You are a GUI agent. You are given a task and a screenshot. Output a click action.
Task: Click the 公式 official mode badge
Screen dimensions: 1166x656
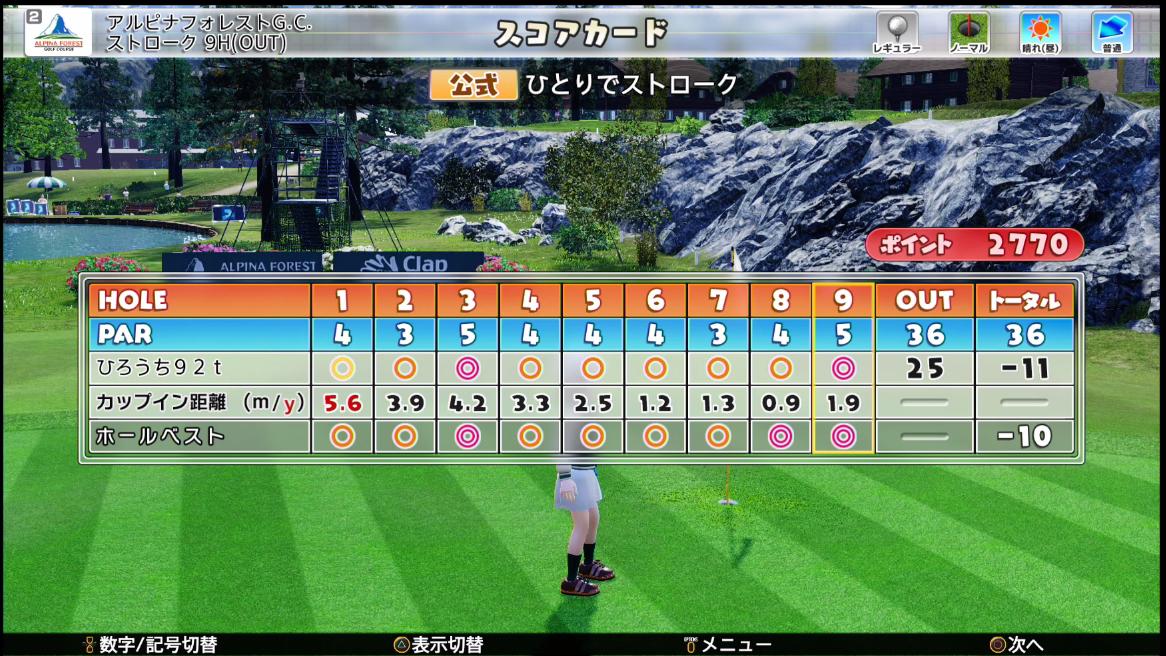(473, 85)
